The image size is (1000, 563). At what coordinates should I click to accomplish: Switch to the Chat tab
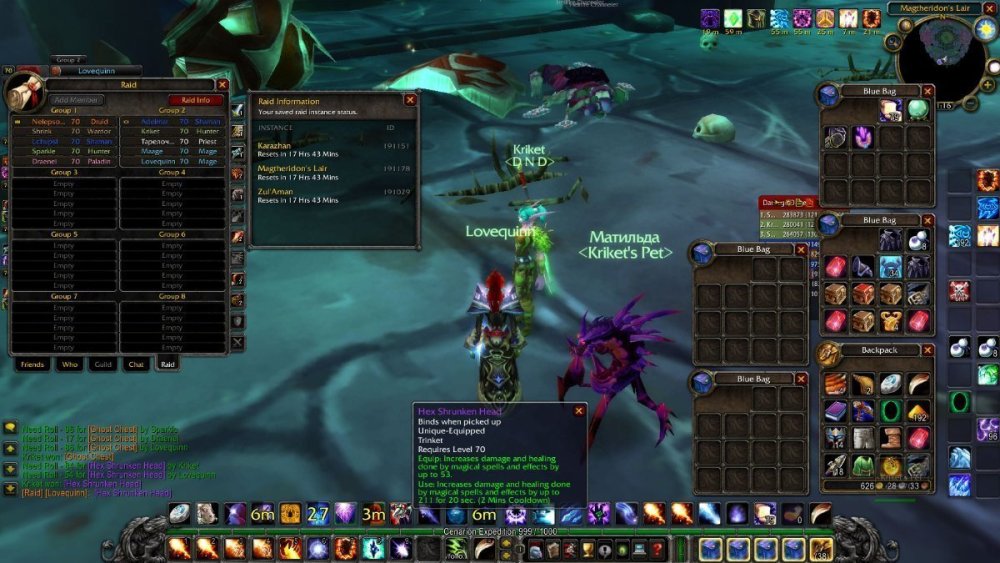coord(135,365)
